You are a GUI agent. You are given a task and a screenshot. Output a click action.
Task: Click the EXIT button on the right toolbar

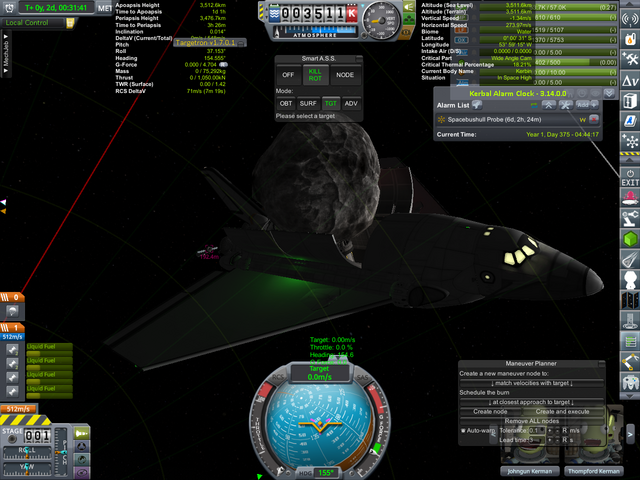pyautogui.click(x=630, y=178)
